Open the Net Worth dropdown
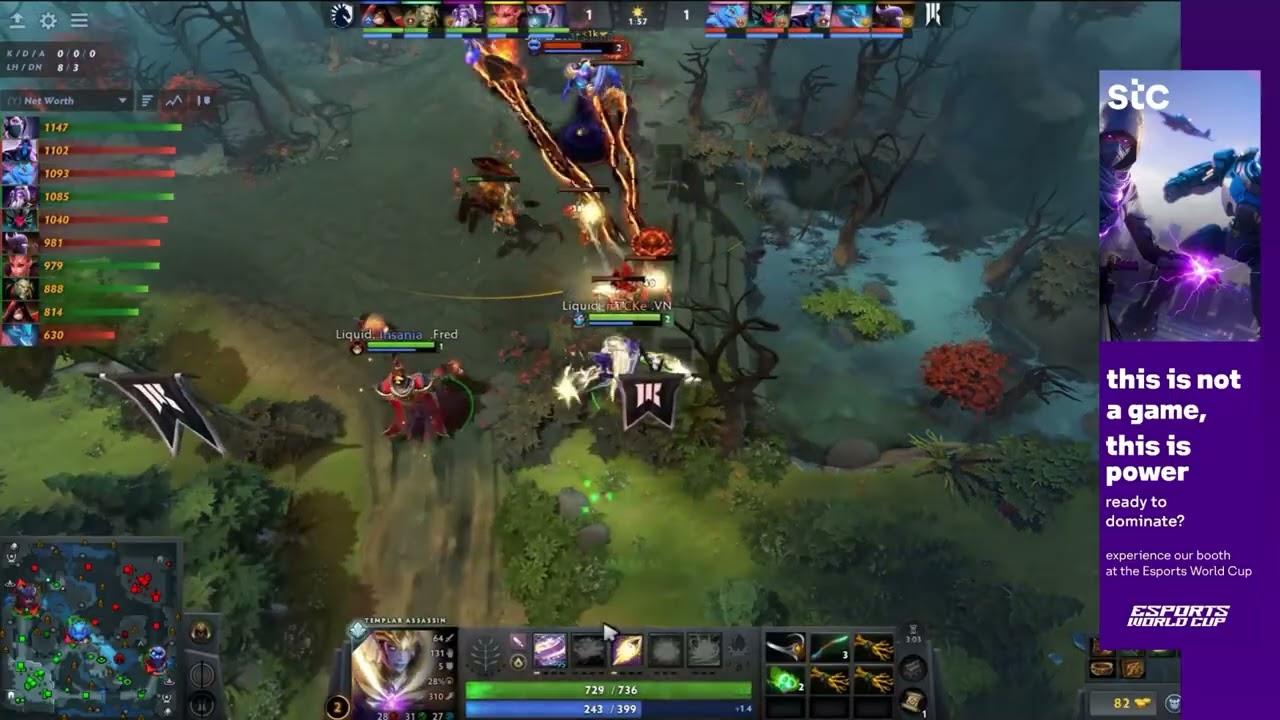Image resolution: width=1280 pixels, height=720 pixels. (65, 100)
